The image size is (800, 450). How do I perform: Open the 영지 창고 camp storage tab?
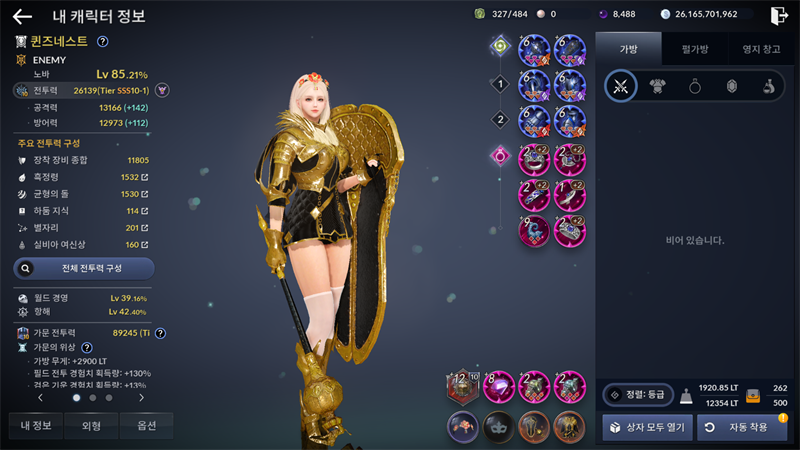[759, 48]
